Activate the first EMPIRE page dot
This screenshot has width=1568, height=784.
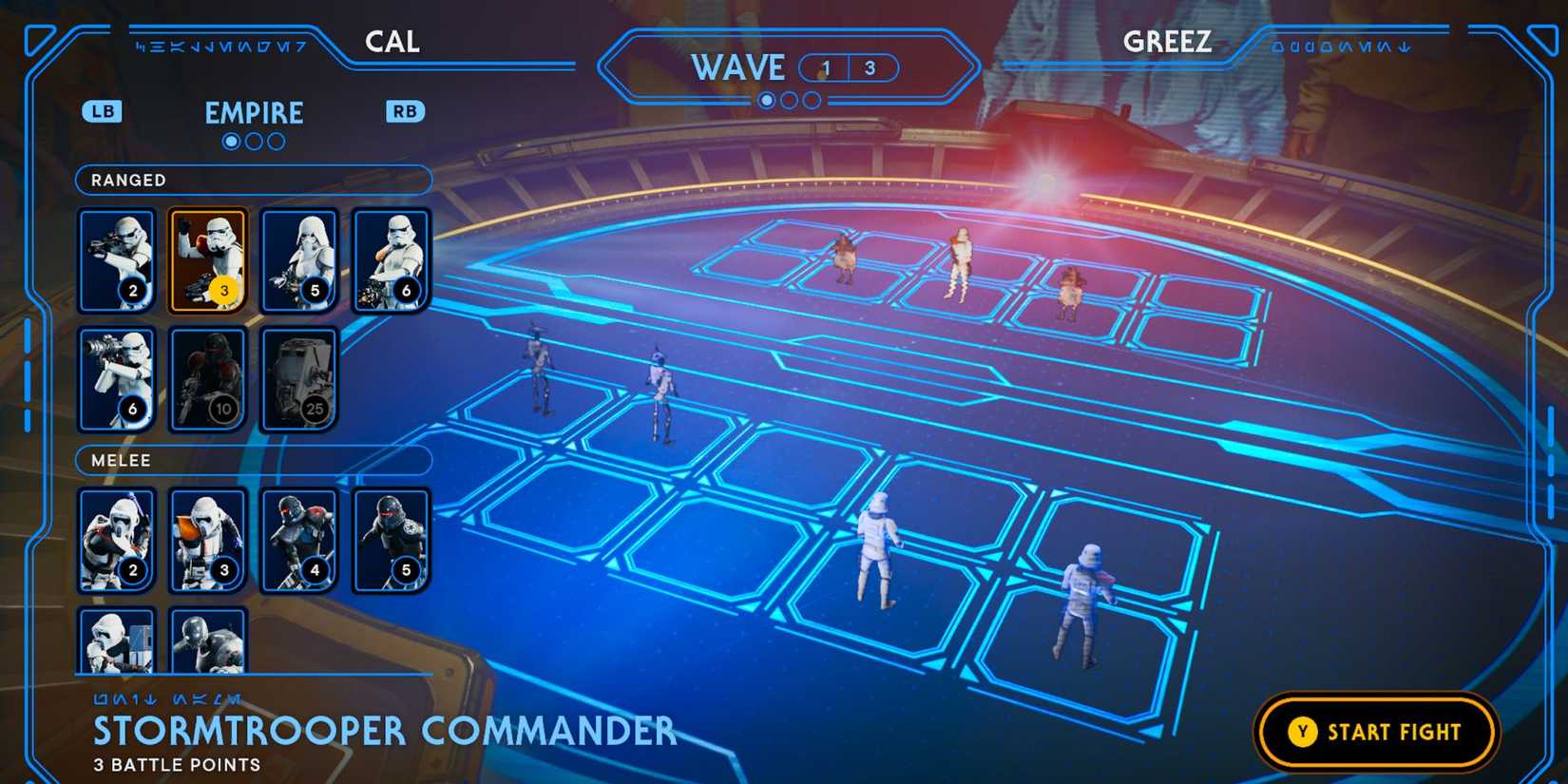(x=230, y=142)
